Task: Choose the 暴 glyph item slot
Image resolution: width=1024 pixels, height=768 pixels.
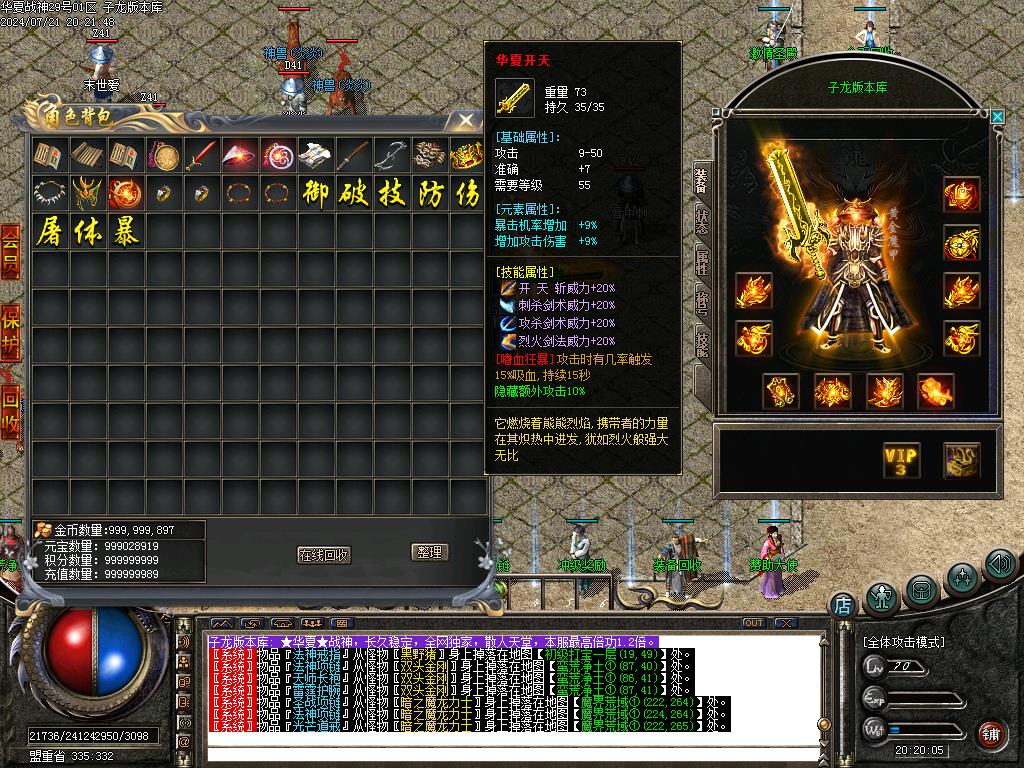Action: point(124,231)
